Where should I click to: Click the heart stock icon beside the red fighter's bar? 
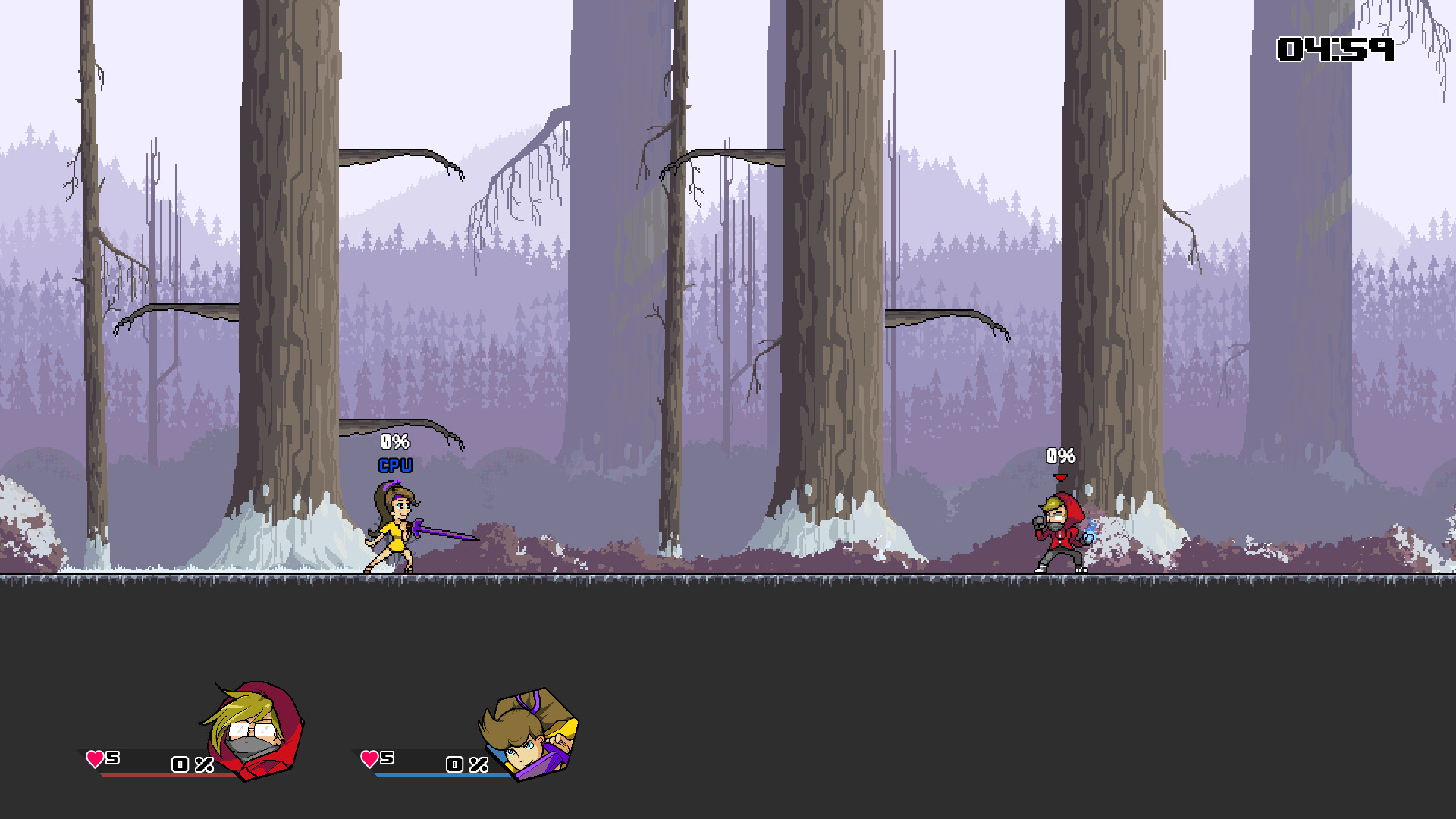tap(94, 758)
